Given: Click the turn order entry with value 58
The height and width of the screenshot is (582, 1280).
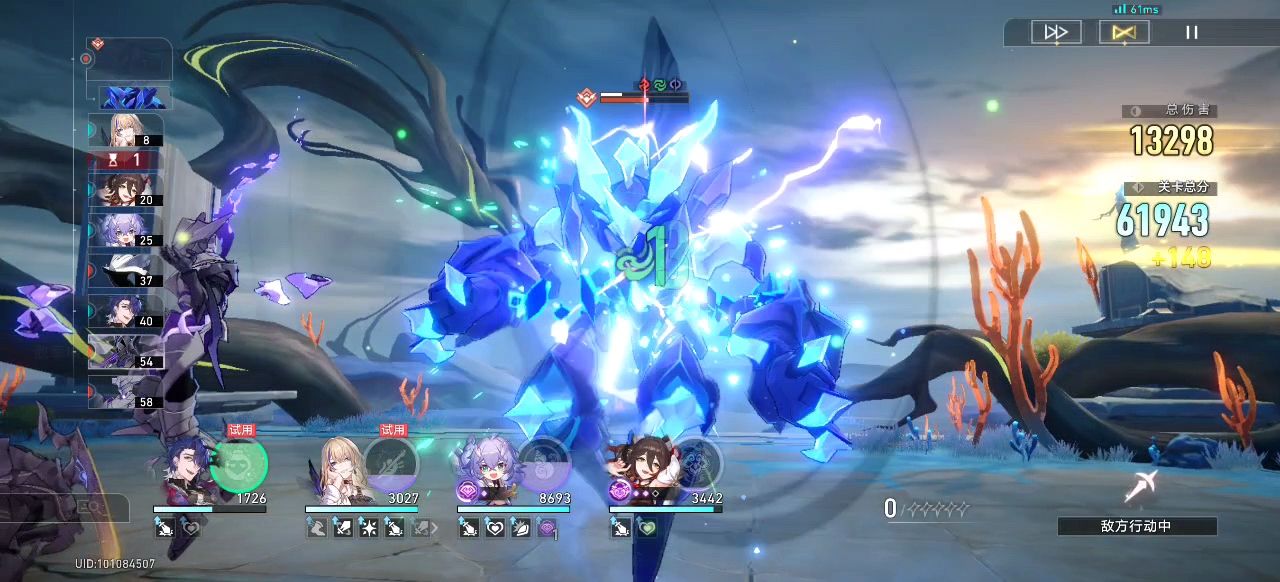Looking at the screenshot, I should (126, 392).
